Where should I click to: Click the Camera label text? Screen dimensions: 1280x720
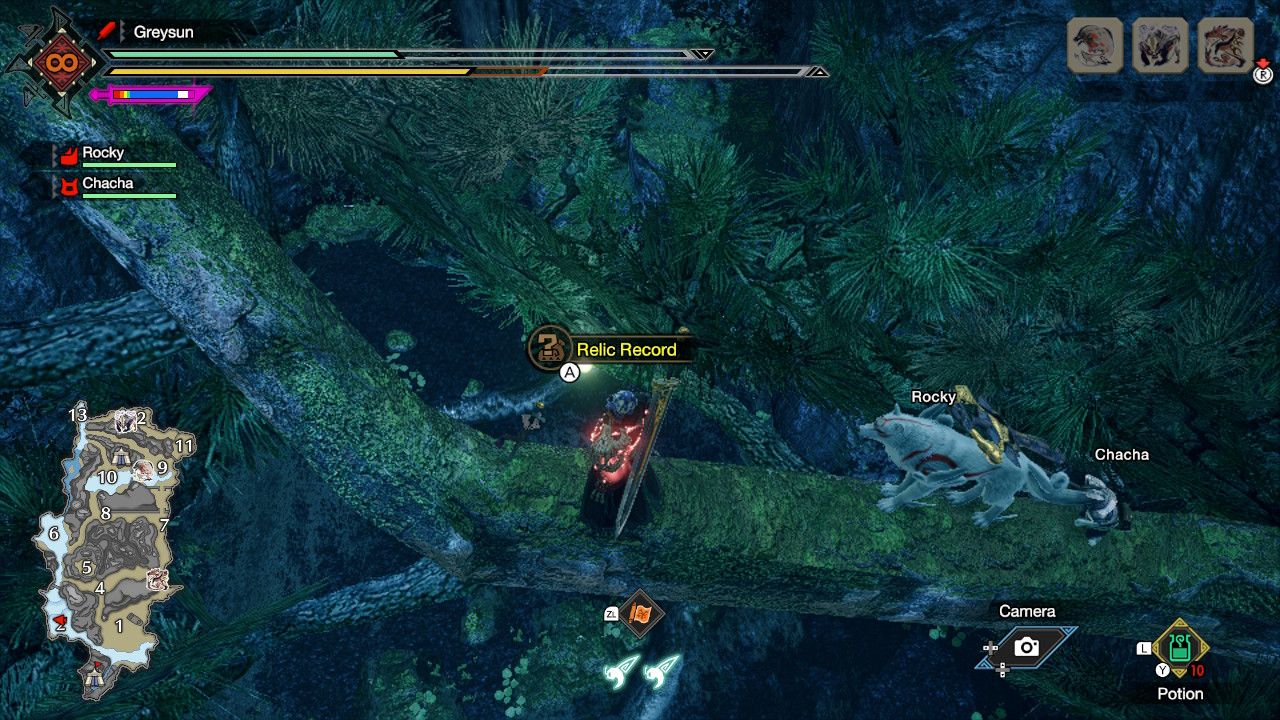coord(1027,611)
